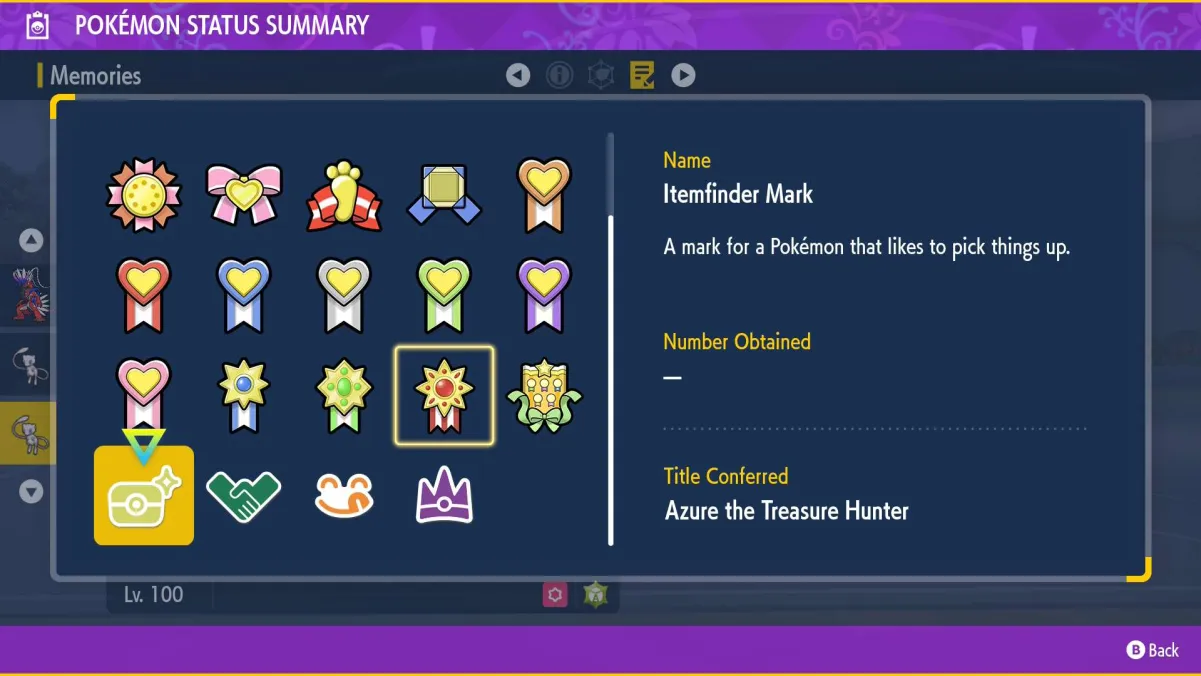Select the Itemfinder Mark icon
1201x676 pixels.
point(144,496)
